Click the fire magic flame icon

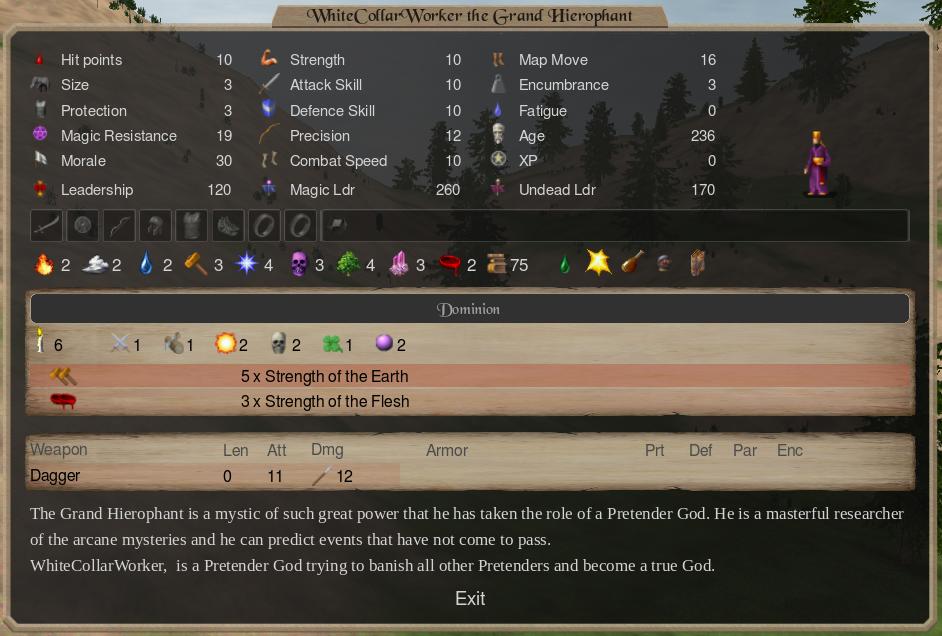[43, 264]
